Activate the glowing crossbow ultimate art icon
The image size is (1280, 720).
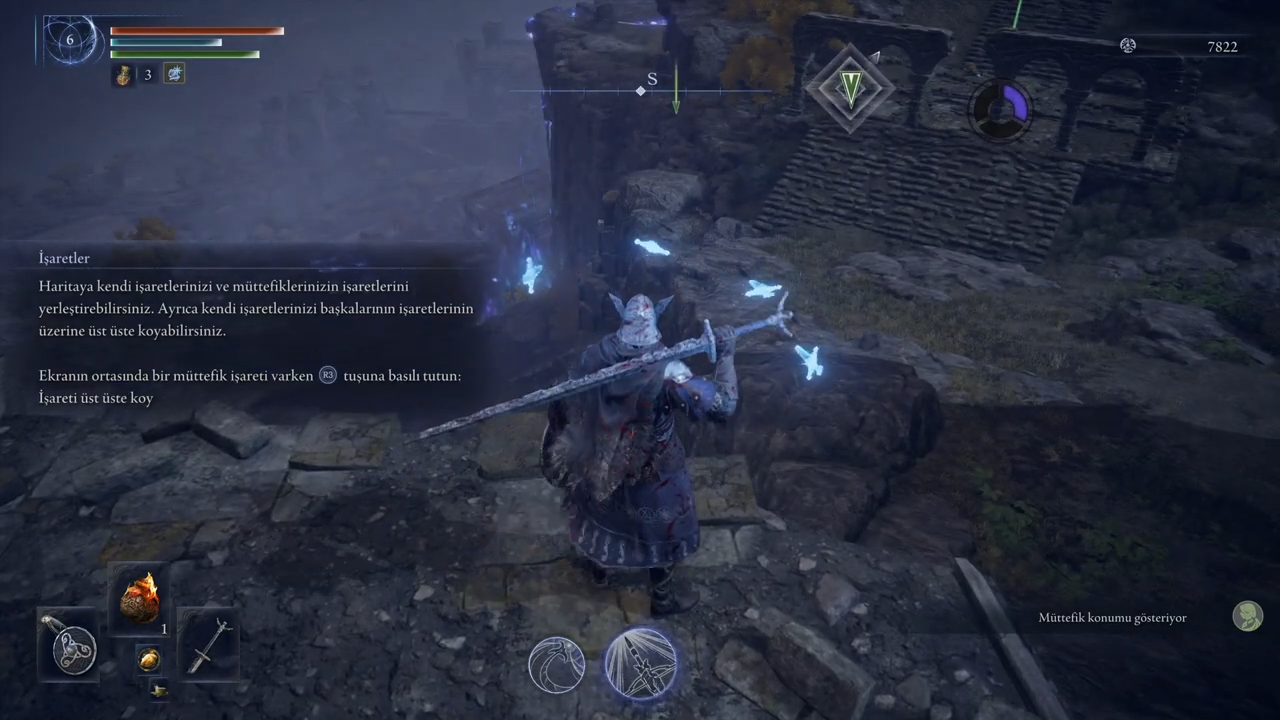(641, 663)
